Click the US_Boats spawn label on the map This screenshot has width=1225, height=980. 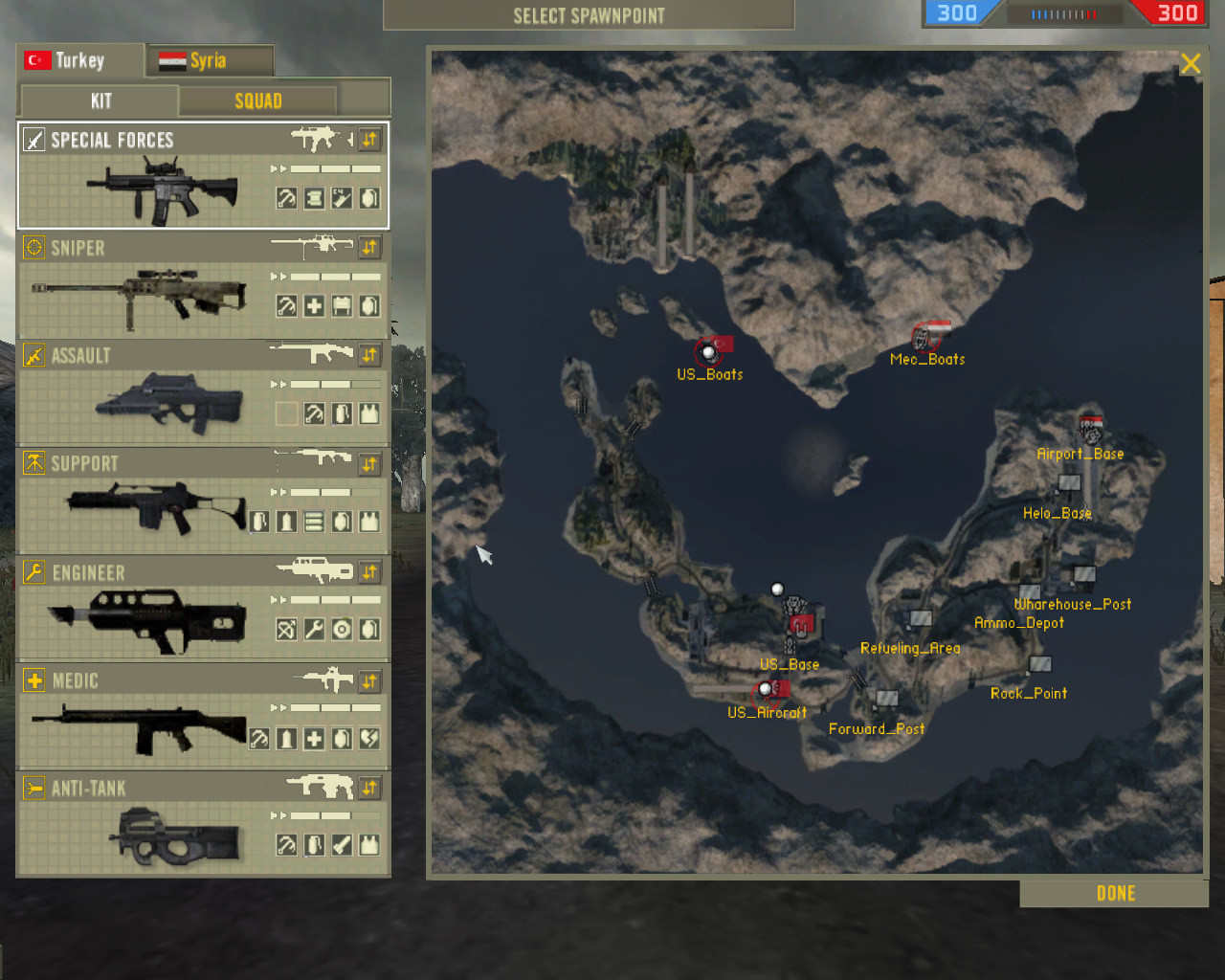pyautogui.click(x=708, y=374)
